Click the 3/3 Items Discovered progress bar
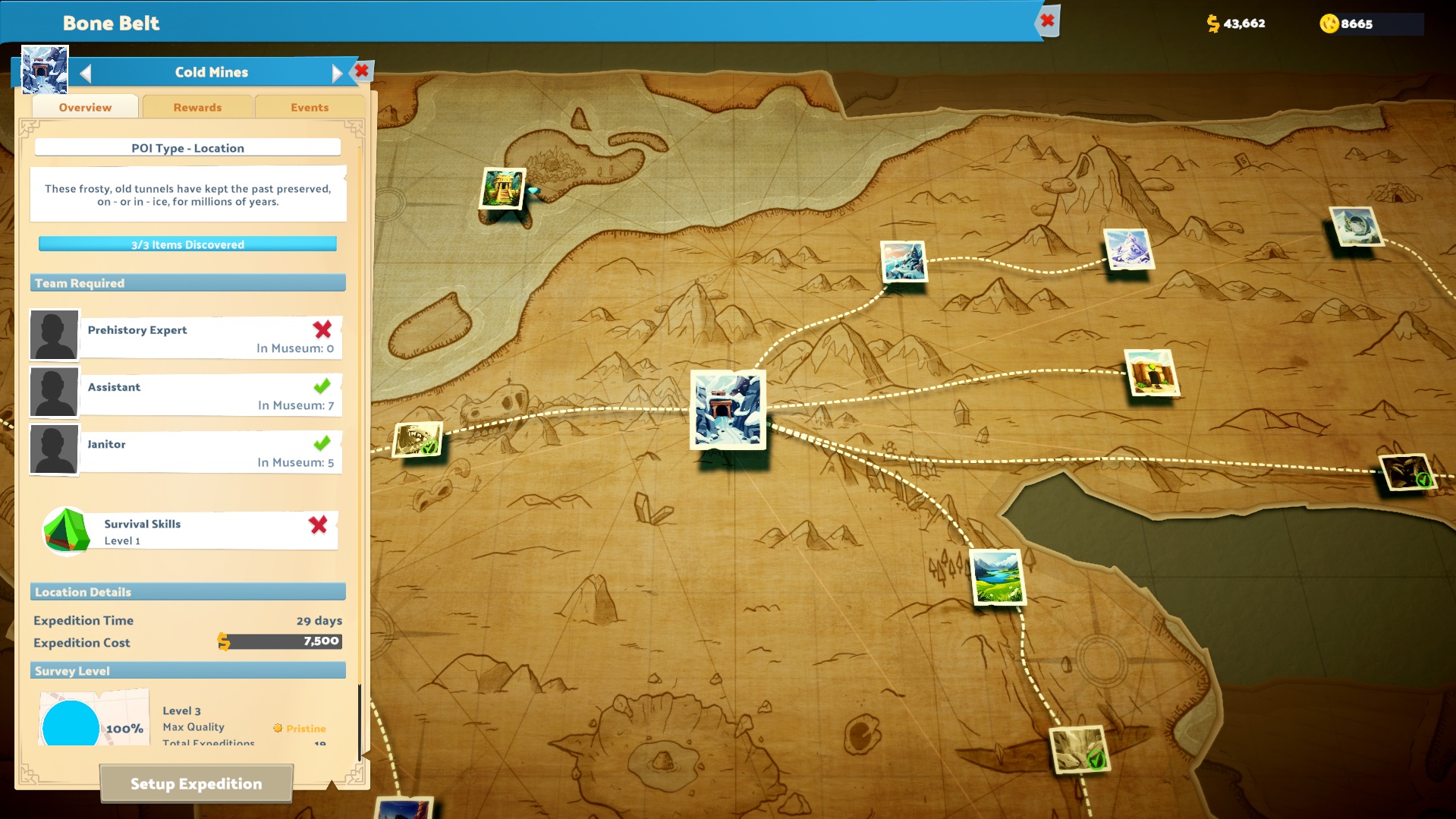This screenshot has width=1456, height=819. tap(187, 244)
